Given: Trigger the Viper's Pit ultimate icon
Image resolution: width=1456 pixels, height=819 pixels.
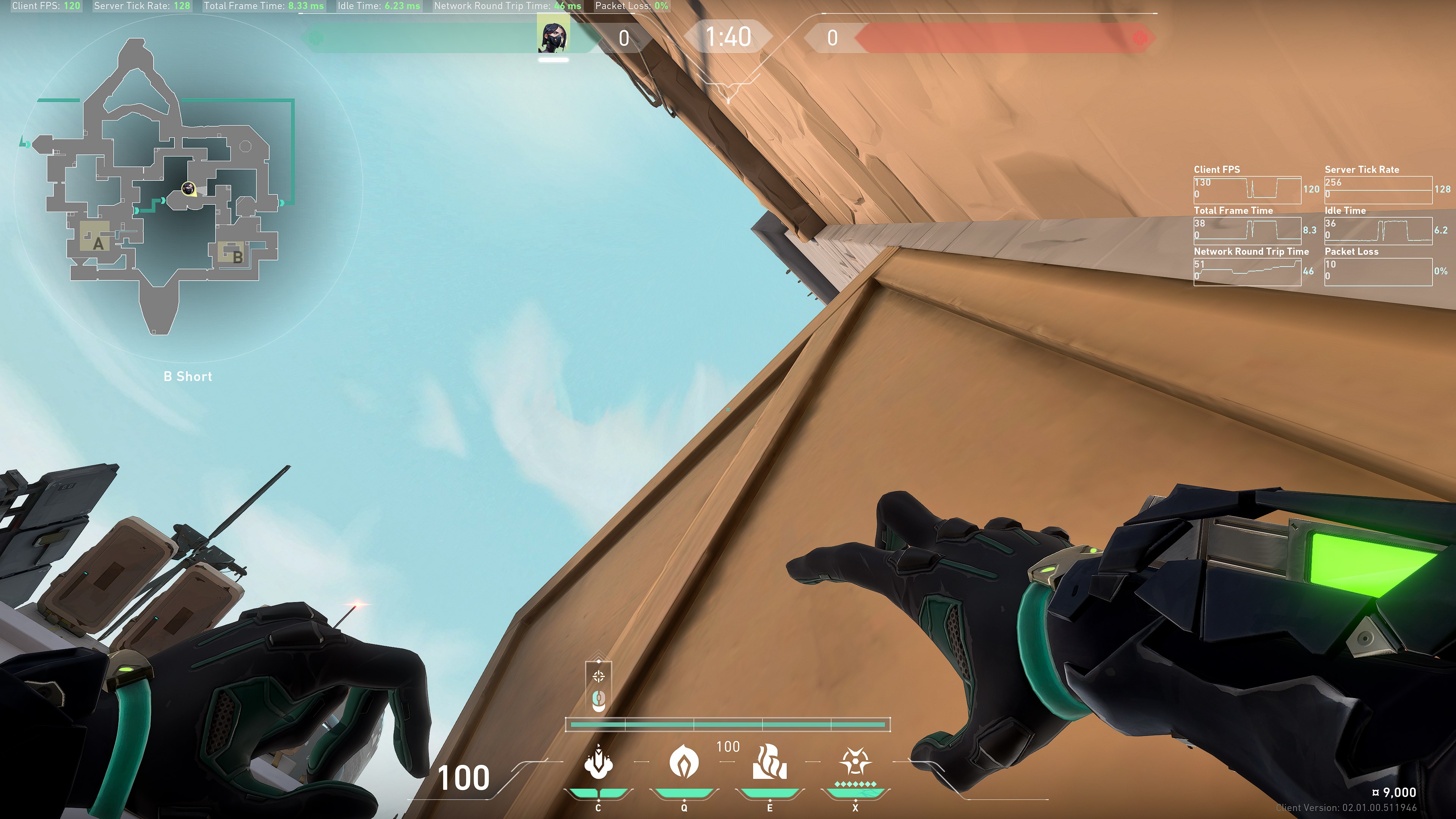Looking at the screenshot, I should [x=855, y=762].
